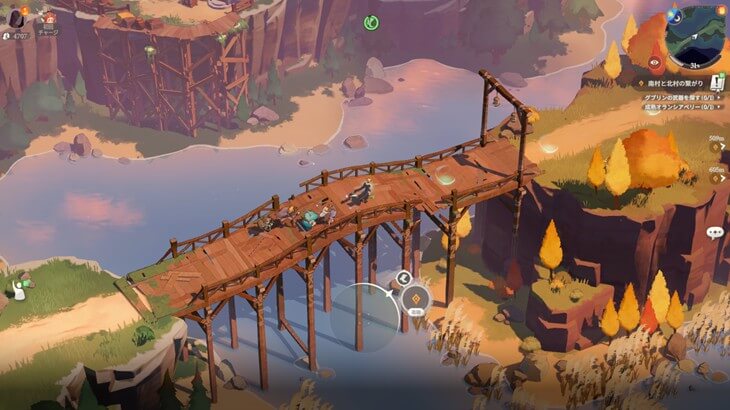Click the player avatar portrait
The width and height of the screenshot is (730, 410).
18,18
